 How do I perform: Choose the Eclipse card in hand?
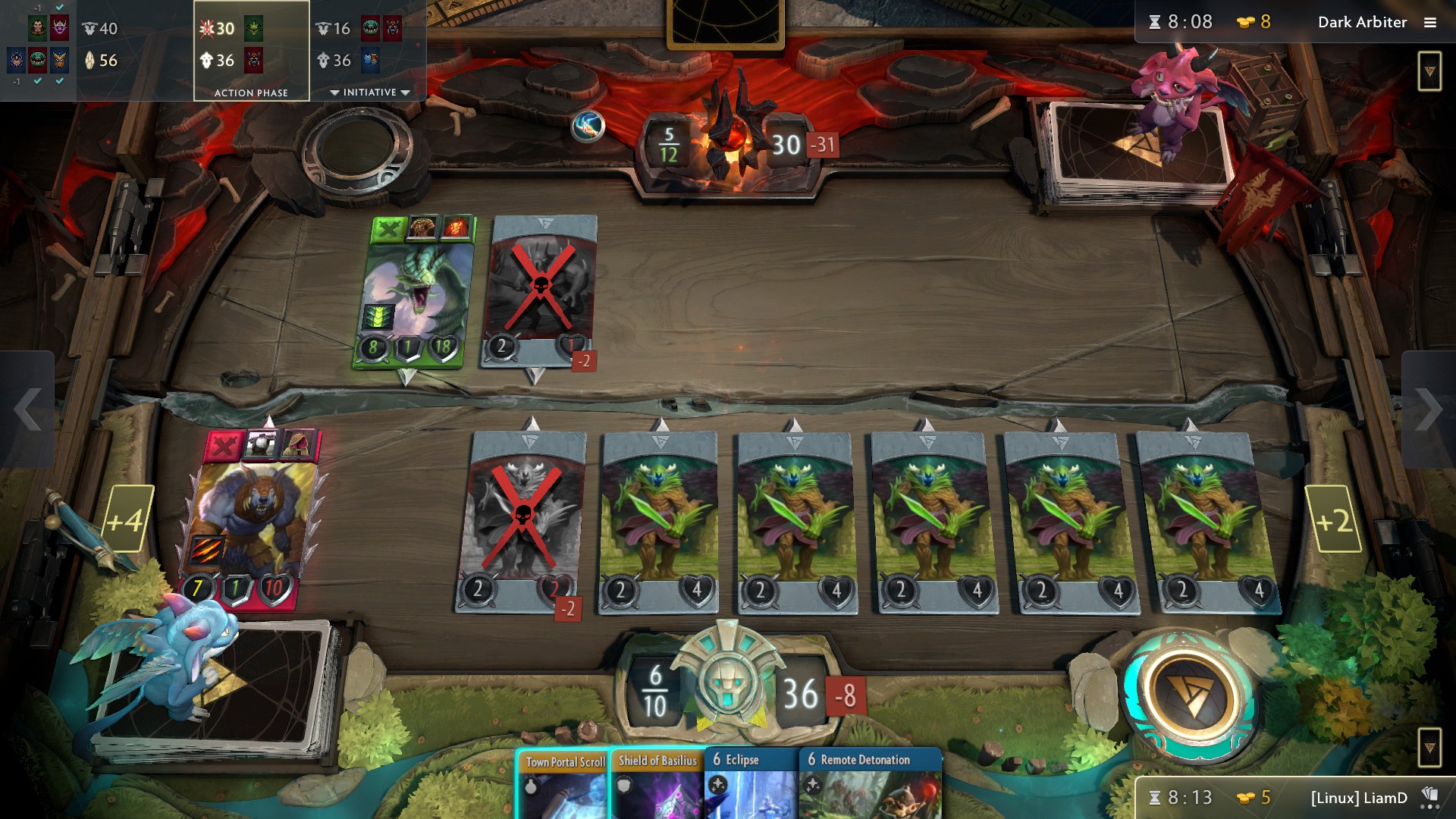coord(751,785)
